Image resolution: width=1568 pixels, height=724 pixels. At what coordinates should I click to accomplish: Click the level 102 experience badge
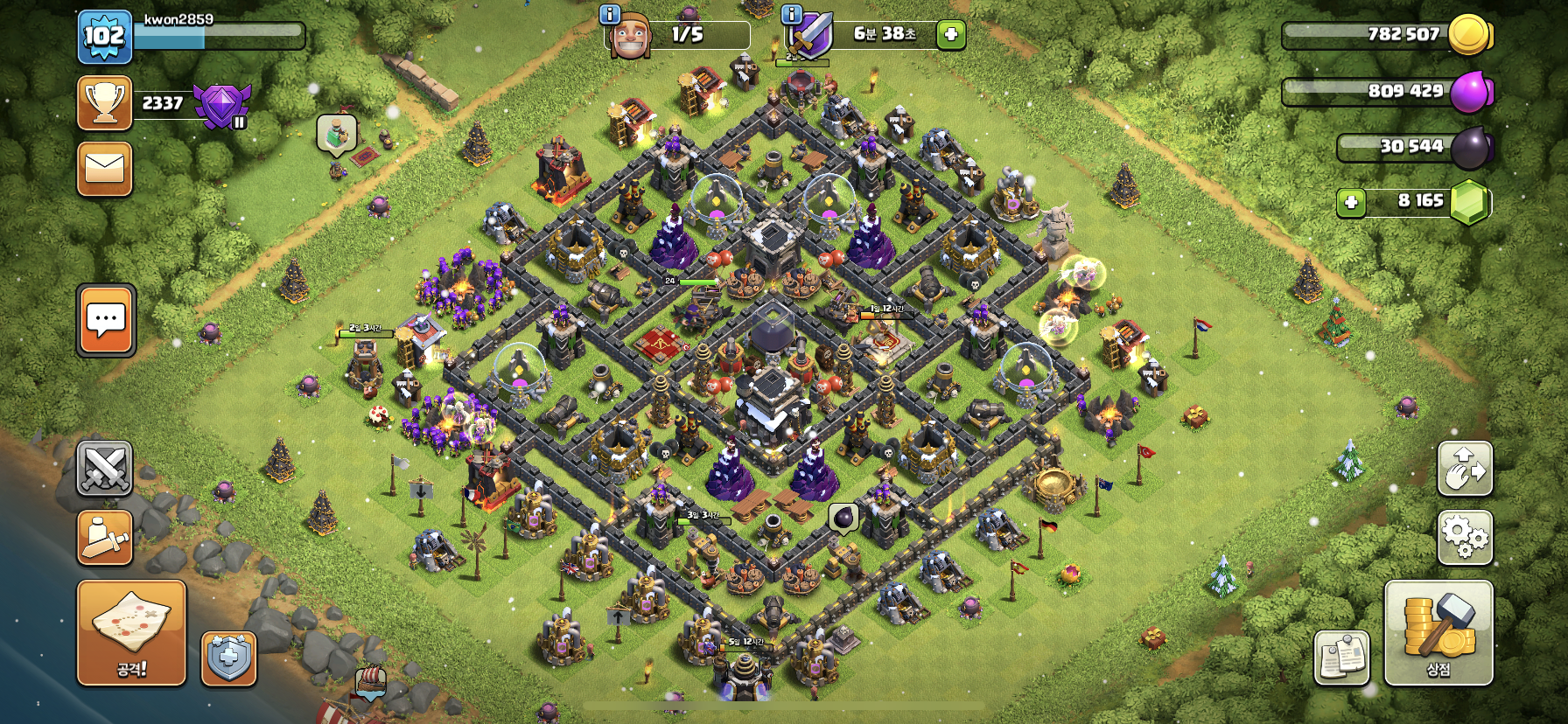click(x=104, y=37)
